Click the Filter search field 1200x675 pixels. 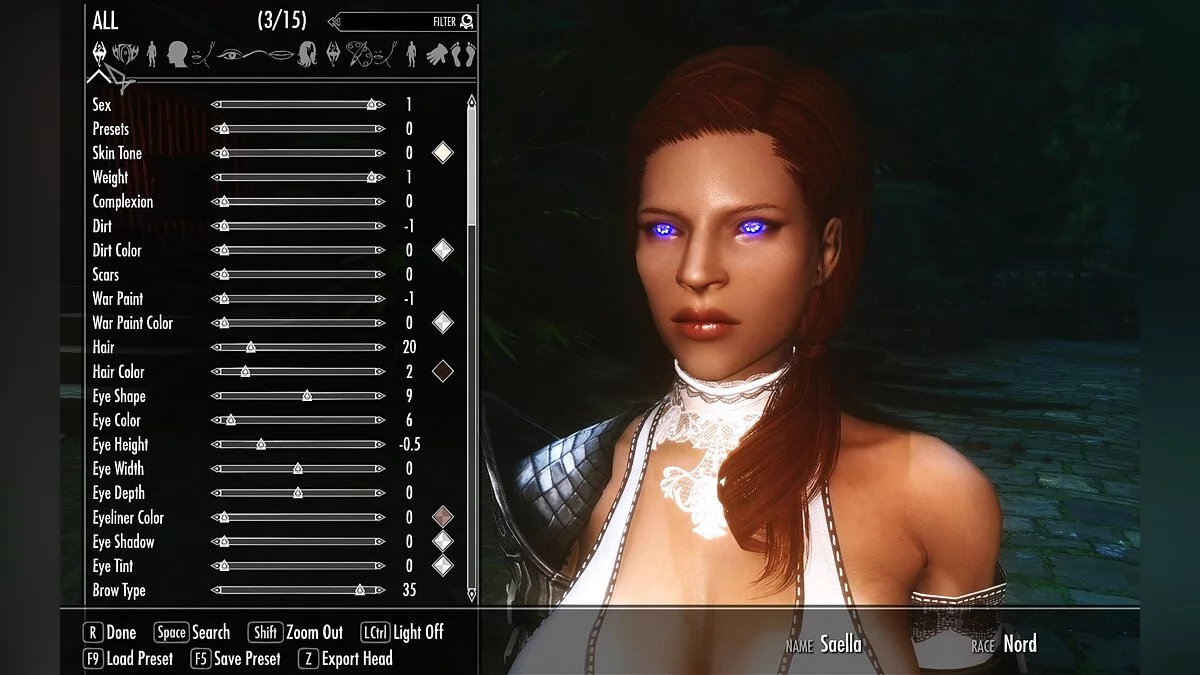pyautogui.click(x=400, y=21)
